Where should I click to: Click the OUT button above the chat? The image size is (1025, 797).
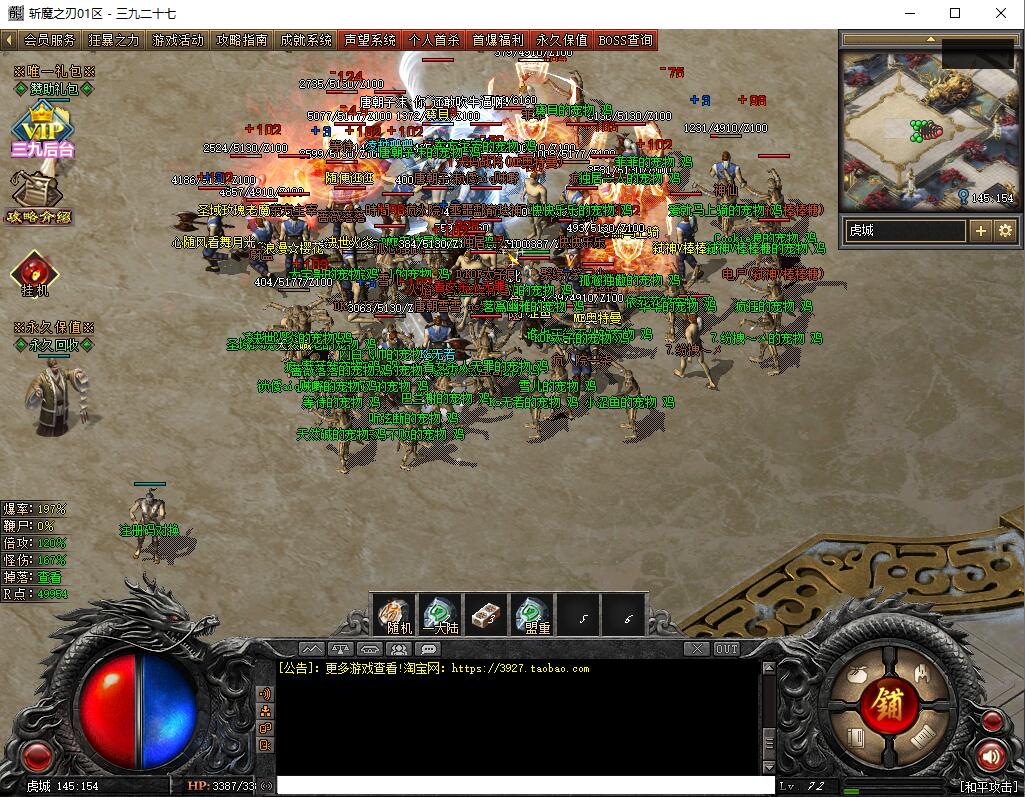click(x=727, y=649)
